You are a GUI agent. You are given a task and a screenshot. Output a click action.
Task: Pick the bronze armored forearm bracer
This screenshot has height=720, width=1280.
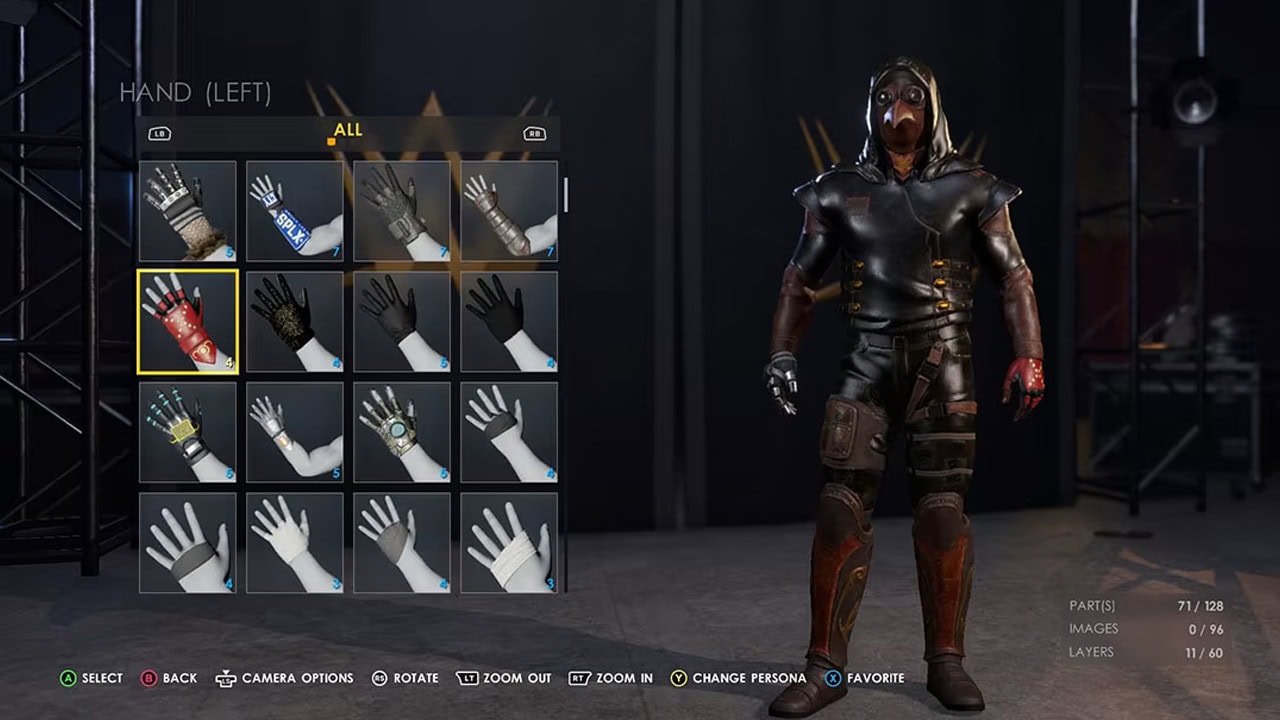tap(509, 211)
